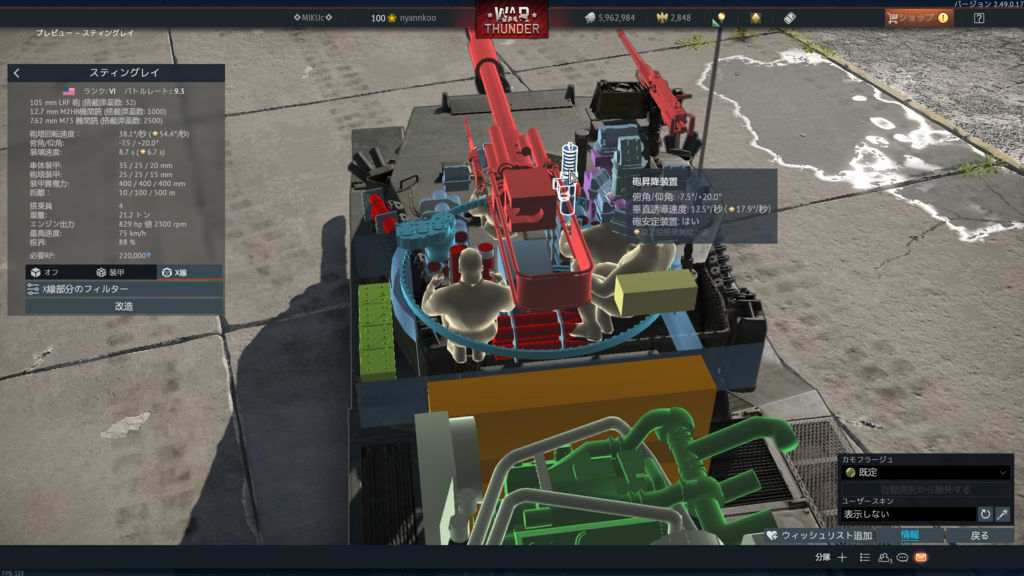Click the magic wand skin button

[1002, 514]
